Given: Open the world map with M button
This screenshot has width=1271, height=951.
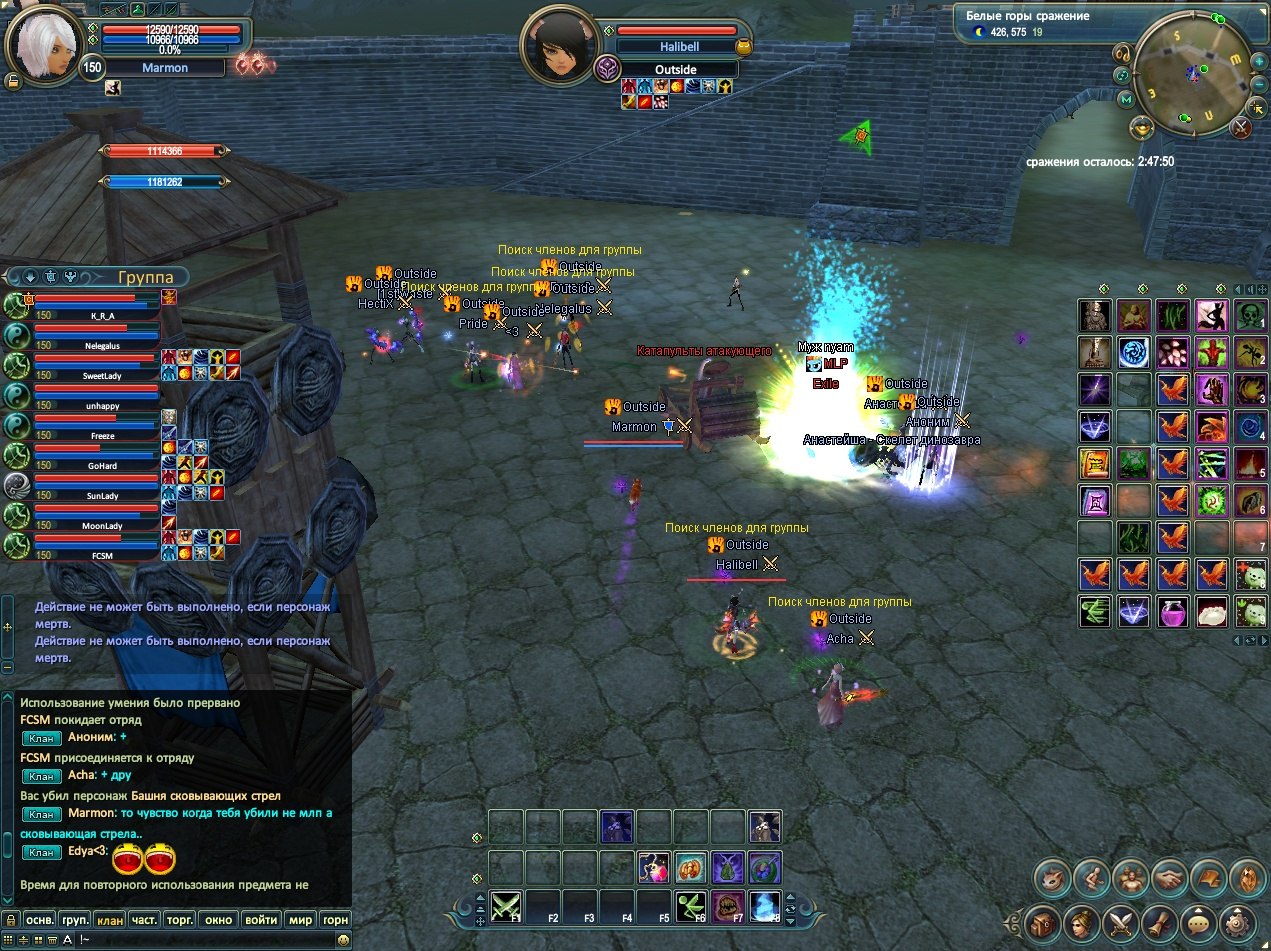Looking at the screenshot, I should coord(1127,99).
